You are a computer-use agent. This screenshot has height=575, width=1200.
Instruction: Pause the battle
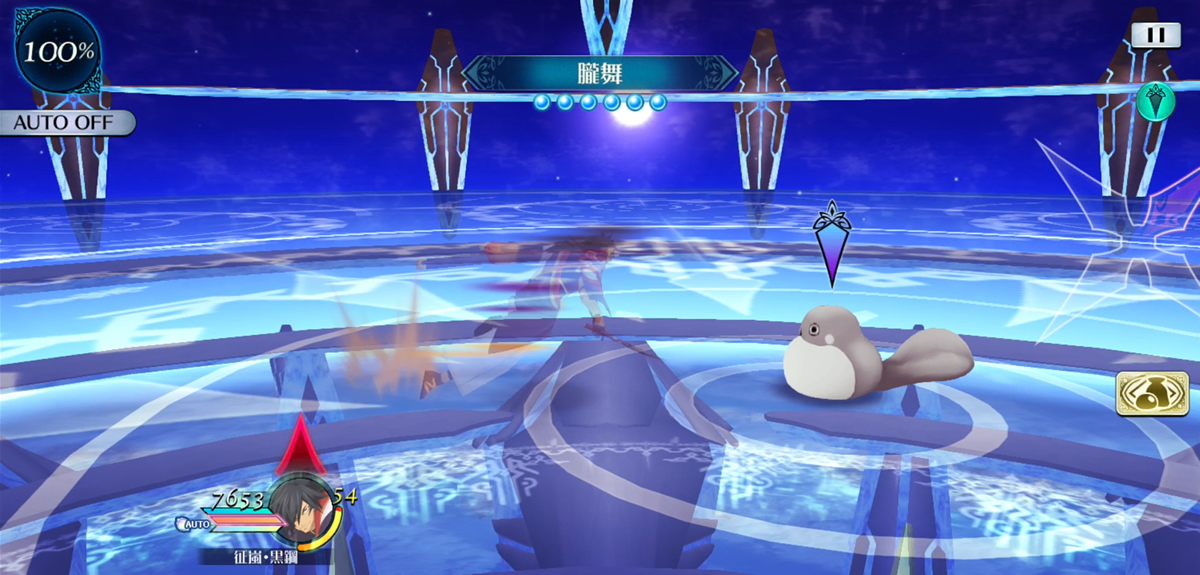point(1155,34)
